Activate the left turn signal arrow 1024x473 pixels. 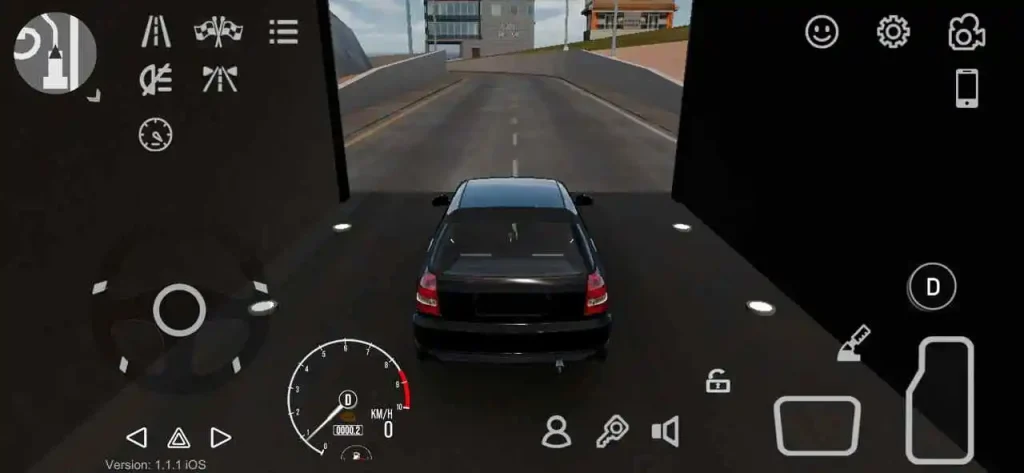point(137,437)
